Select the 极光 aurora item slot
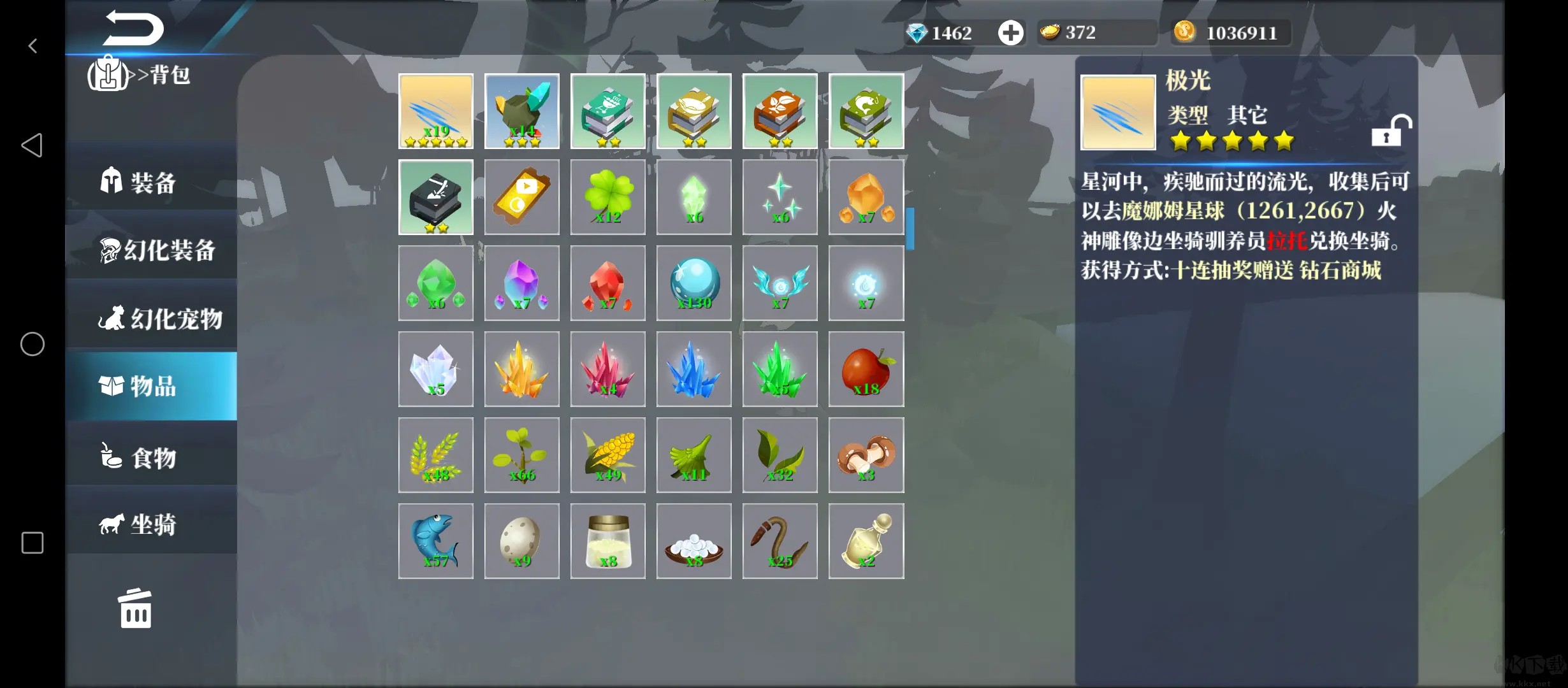The width and height of the screenshot is (1568, 688). pyautogui.click(x=436, y=111)
